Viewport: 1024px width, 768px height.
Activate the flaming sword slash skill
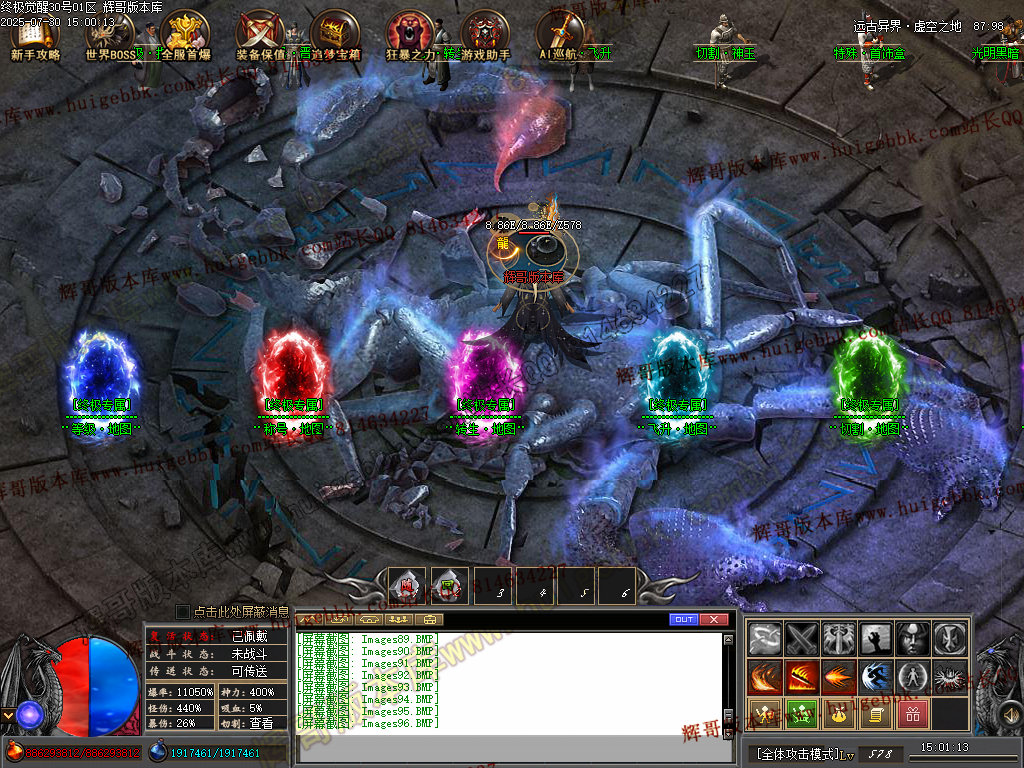tap(801, 677)
